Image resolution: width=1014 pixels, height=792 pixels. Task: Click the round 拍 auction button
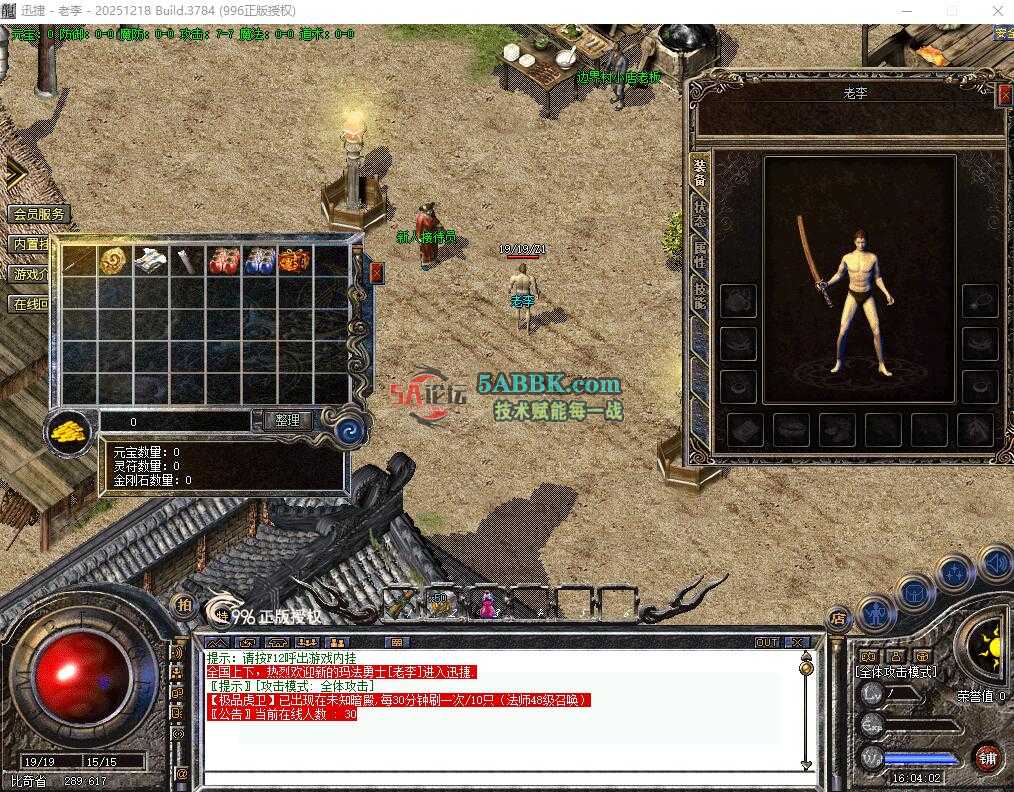click(183, 605)
